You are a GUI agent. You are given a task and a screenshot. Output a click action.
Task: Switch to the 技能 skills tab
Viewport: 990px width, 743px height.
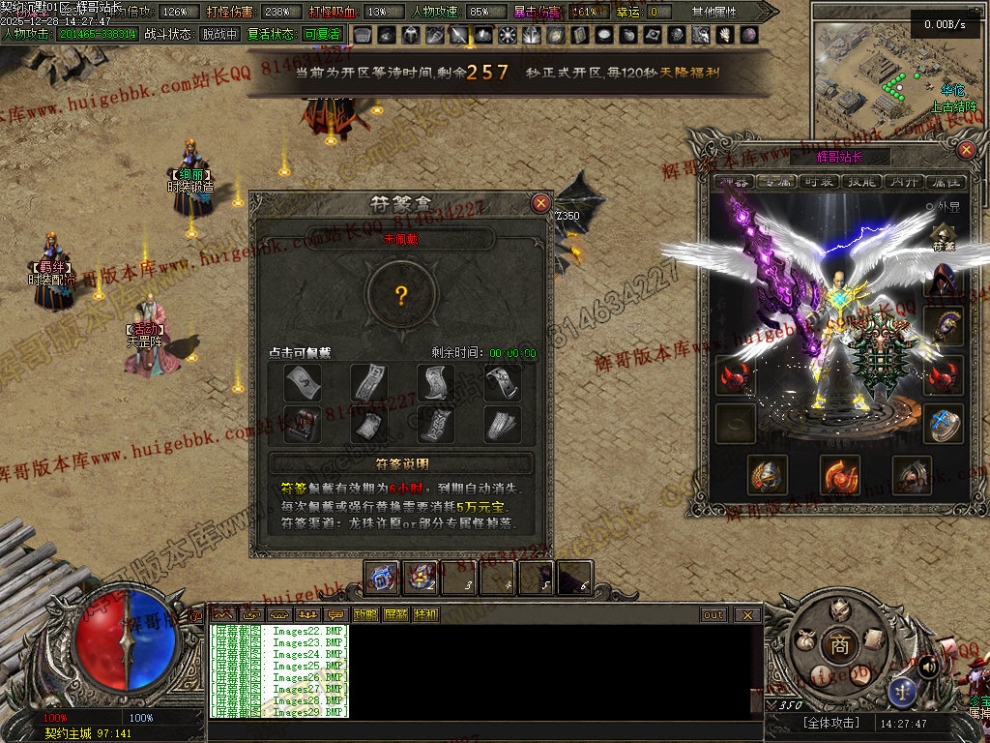click(x=861, y=182)
